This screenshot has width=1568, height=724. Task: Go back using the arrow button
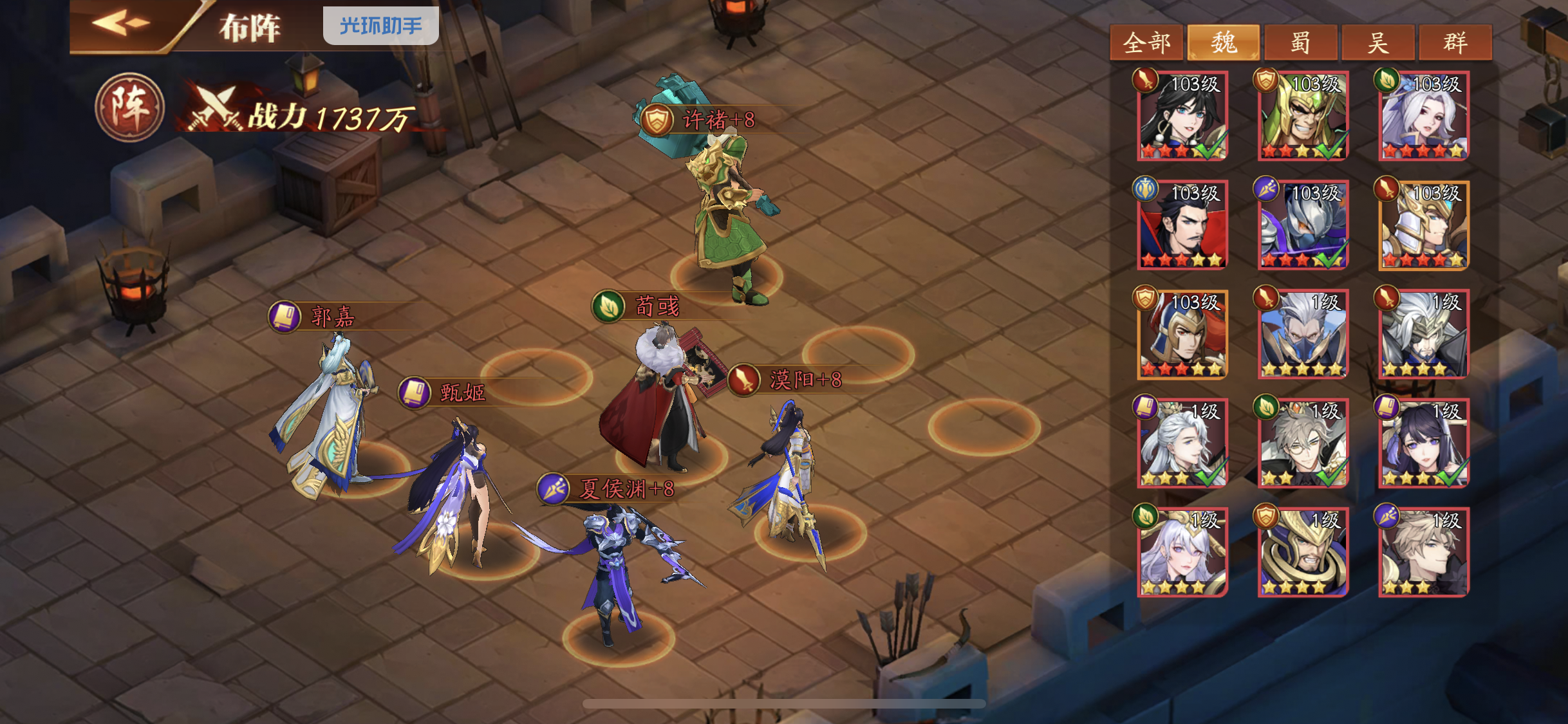(x=122, y=24)
